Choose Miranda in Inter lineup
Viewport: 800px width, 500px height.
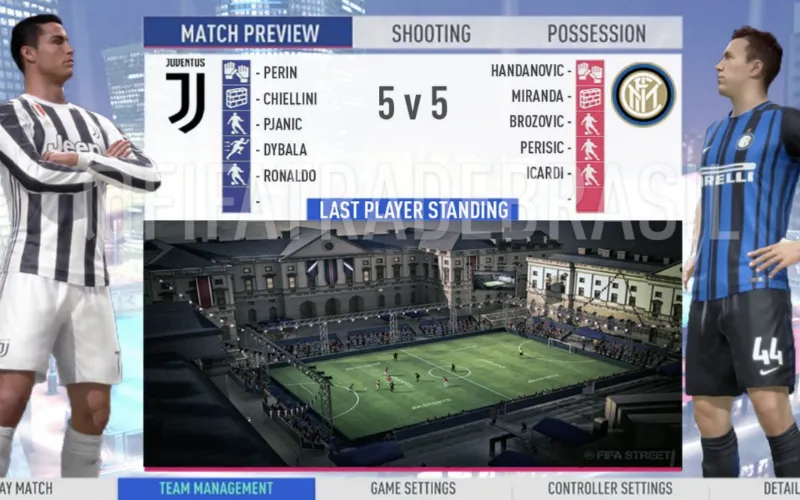click(540, 97)
